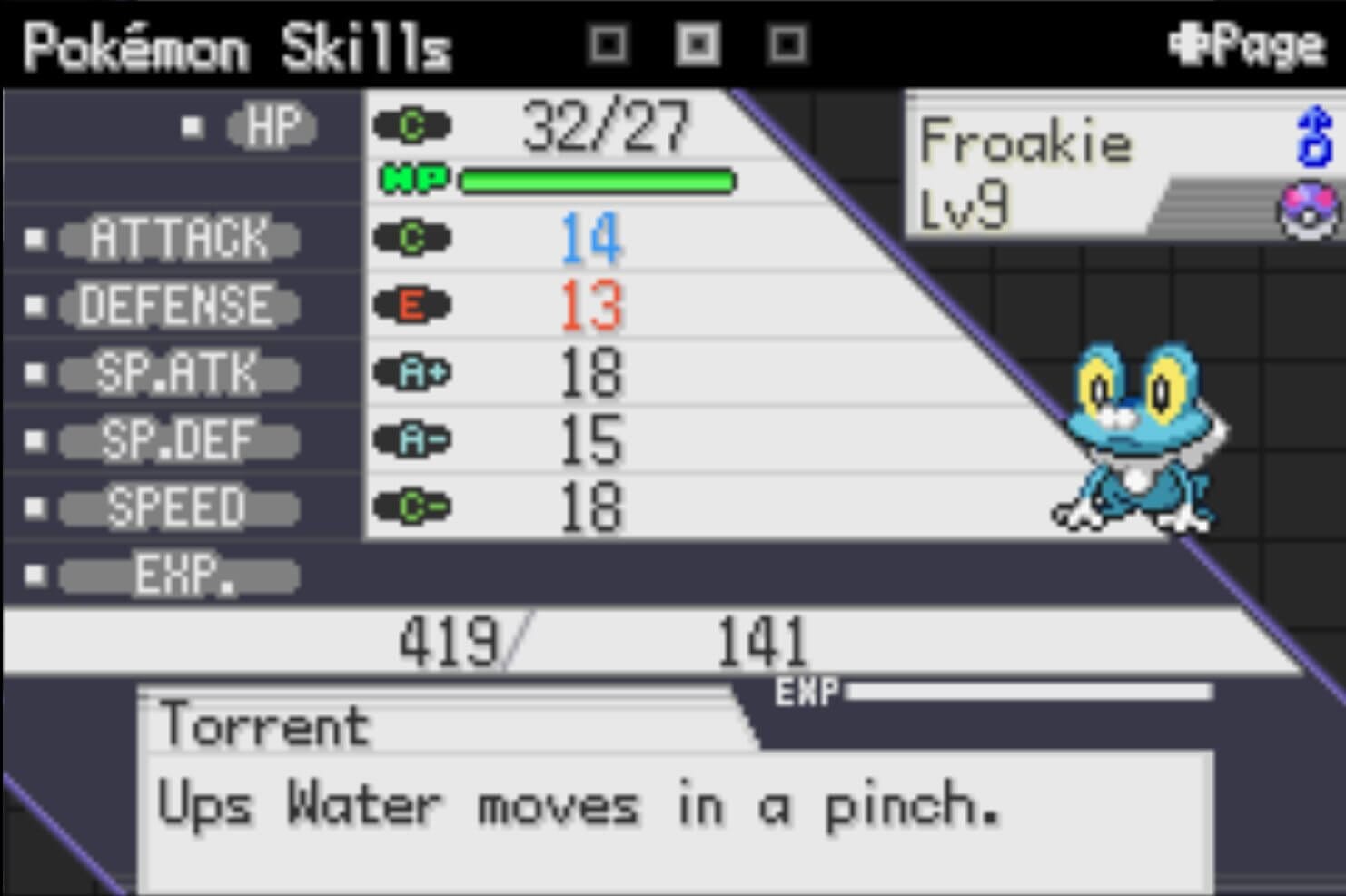Select the first page indicator square

608,44
